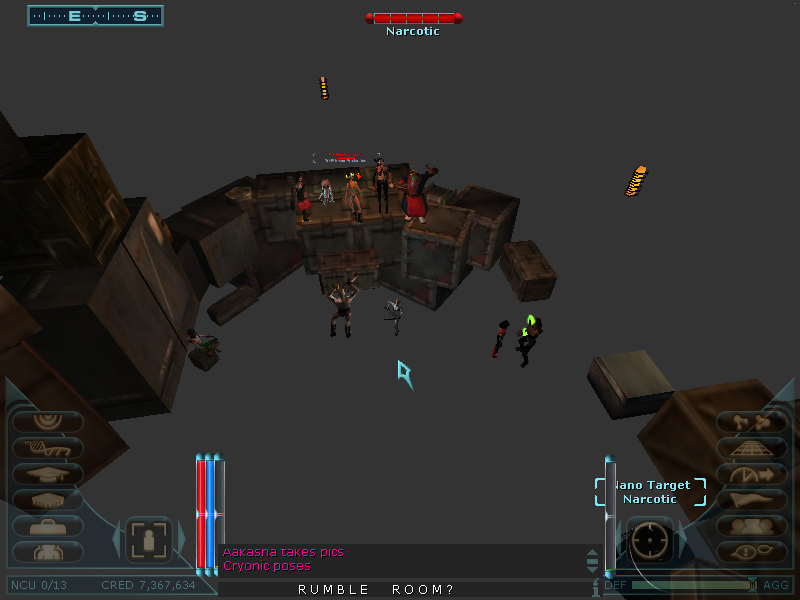The height and width of the screenshot is (600, 800).
Task: Click the compass heading bar
Action: 95,16
